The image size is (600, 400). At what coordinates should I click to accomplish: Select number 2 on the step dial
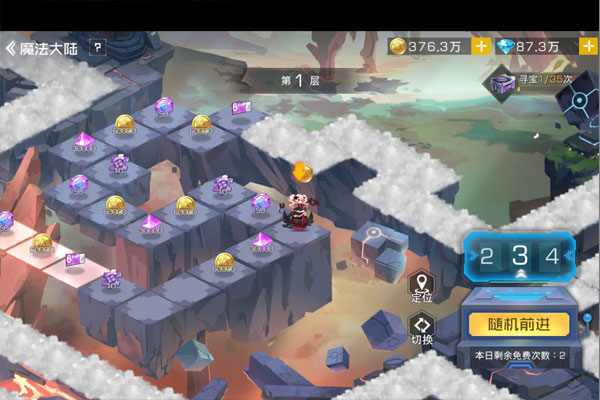(487, 255)
